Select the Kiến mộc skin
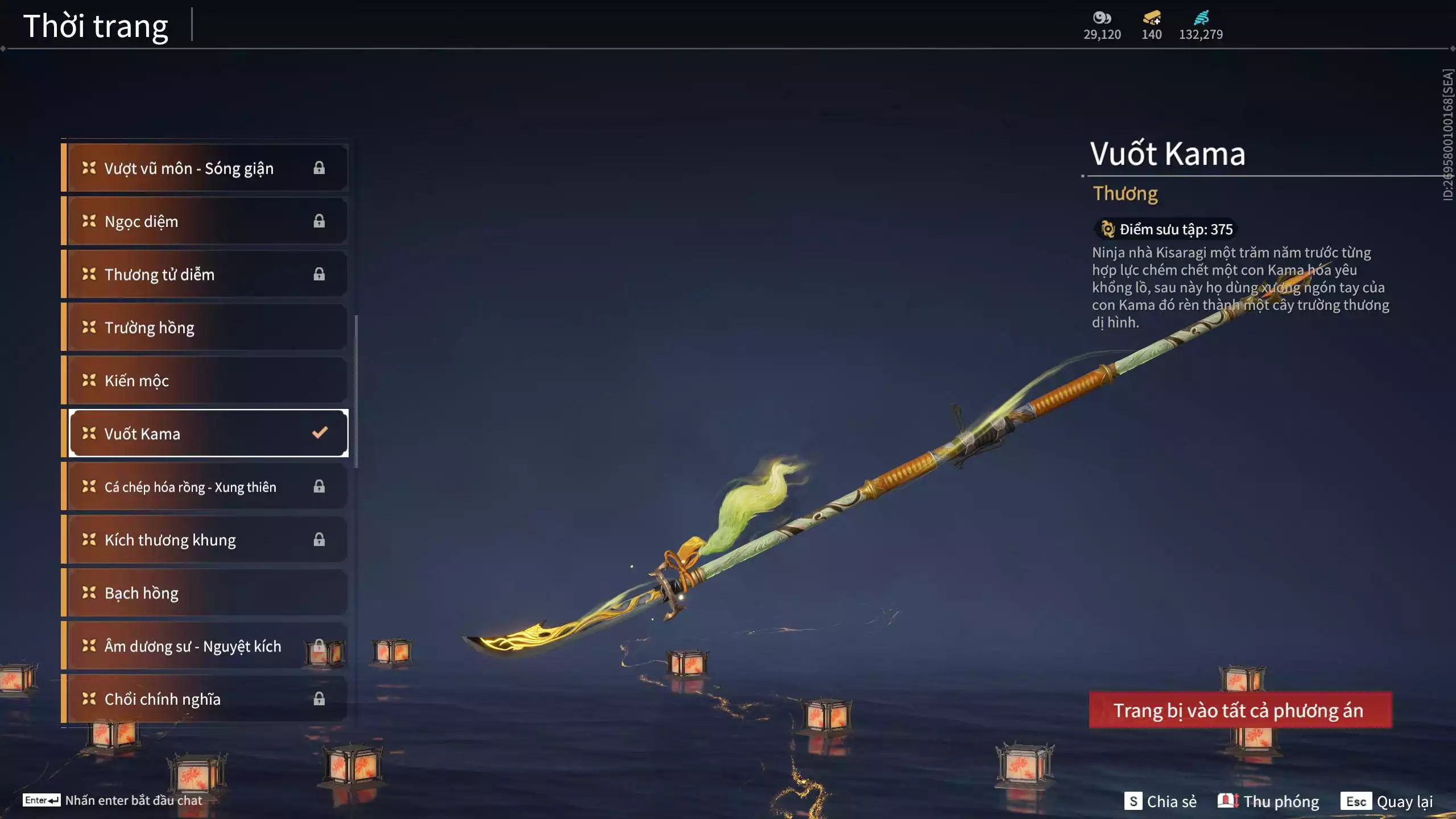 point(205,380)
